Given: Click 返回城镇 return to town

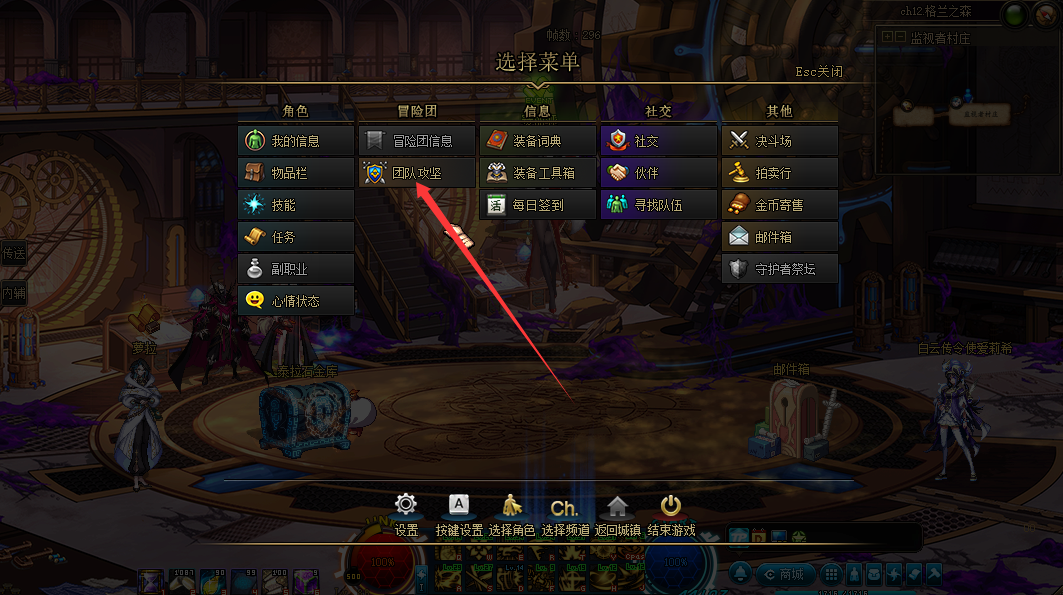Looking at the screenshot, I should tap(617, 511).
